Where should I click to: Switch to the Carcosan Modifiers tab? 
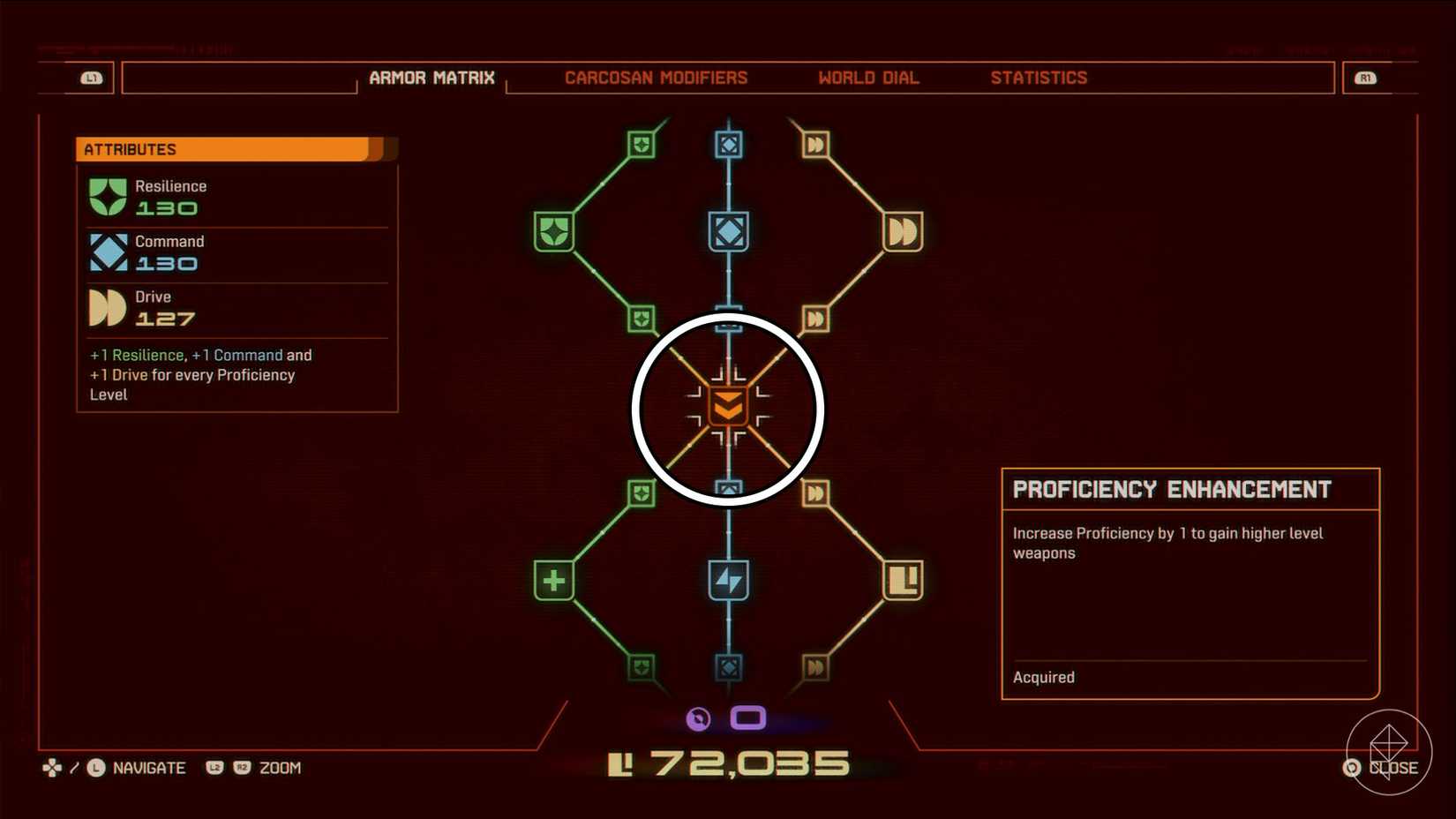point(656,78)
